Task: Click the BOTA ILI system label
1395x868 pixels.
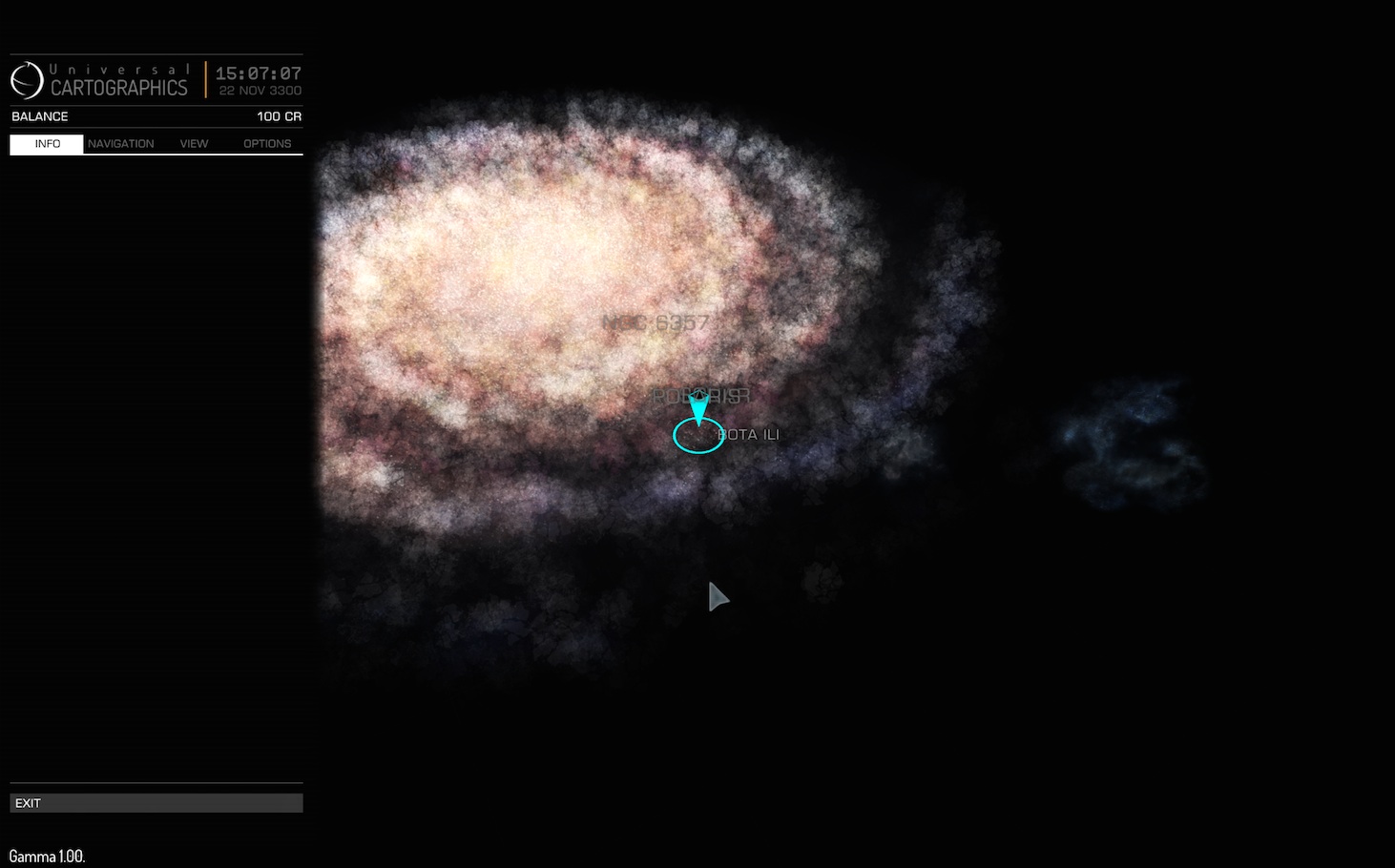Action: coord(749,434)
